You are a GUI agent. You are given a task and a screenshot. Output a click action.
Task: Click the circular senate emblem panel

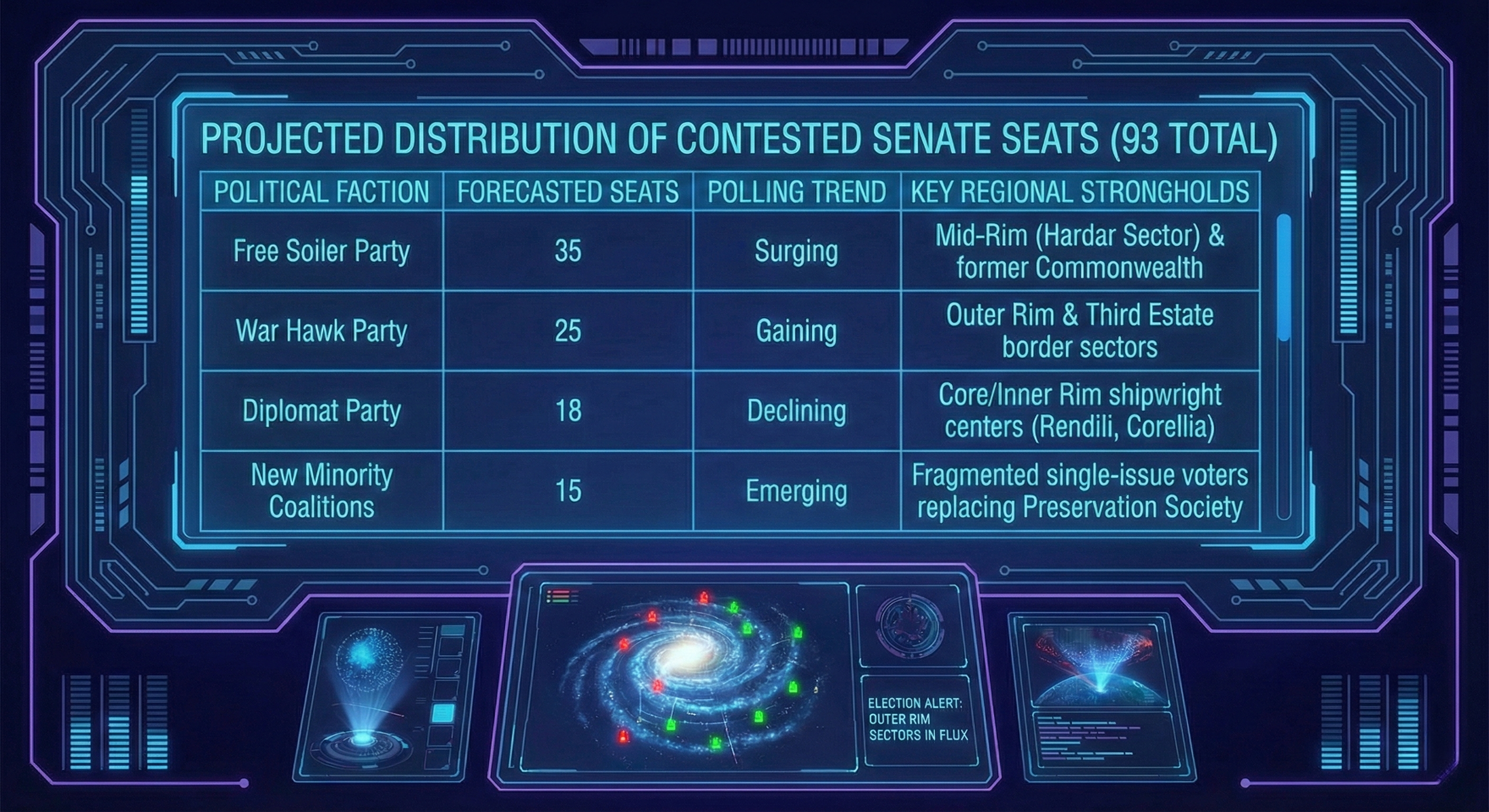pyautogui.click(x=910, y=625)
